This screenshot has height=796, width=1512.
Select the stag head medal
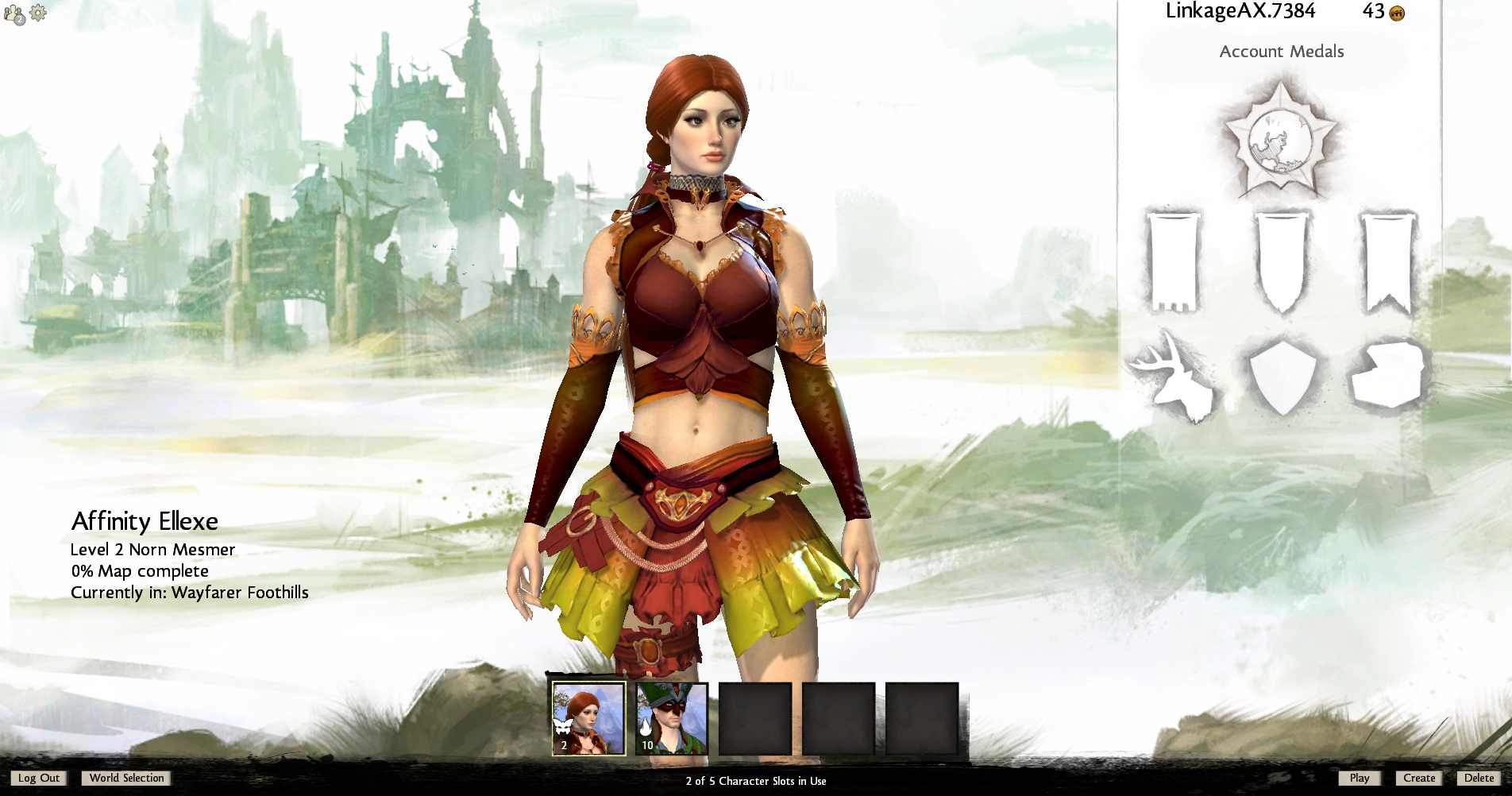[1174, 375]
